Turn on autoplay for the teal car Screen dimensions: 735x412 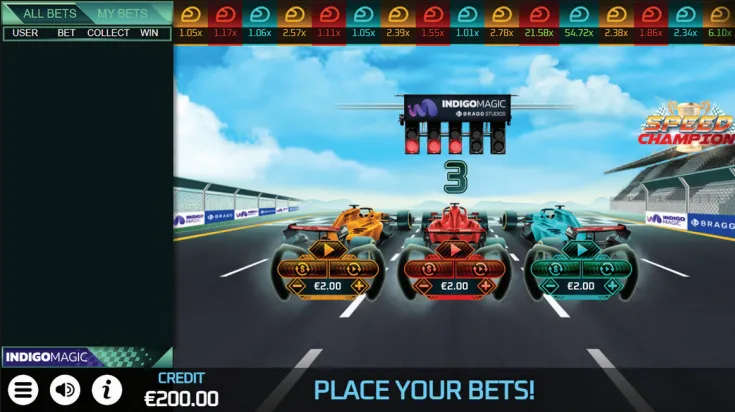click(604, 268)
